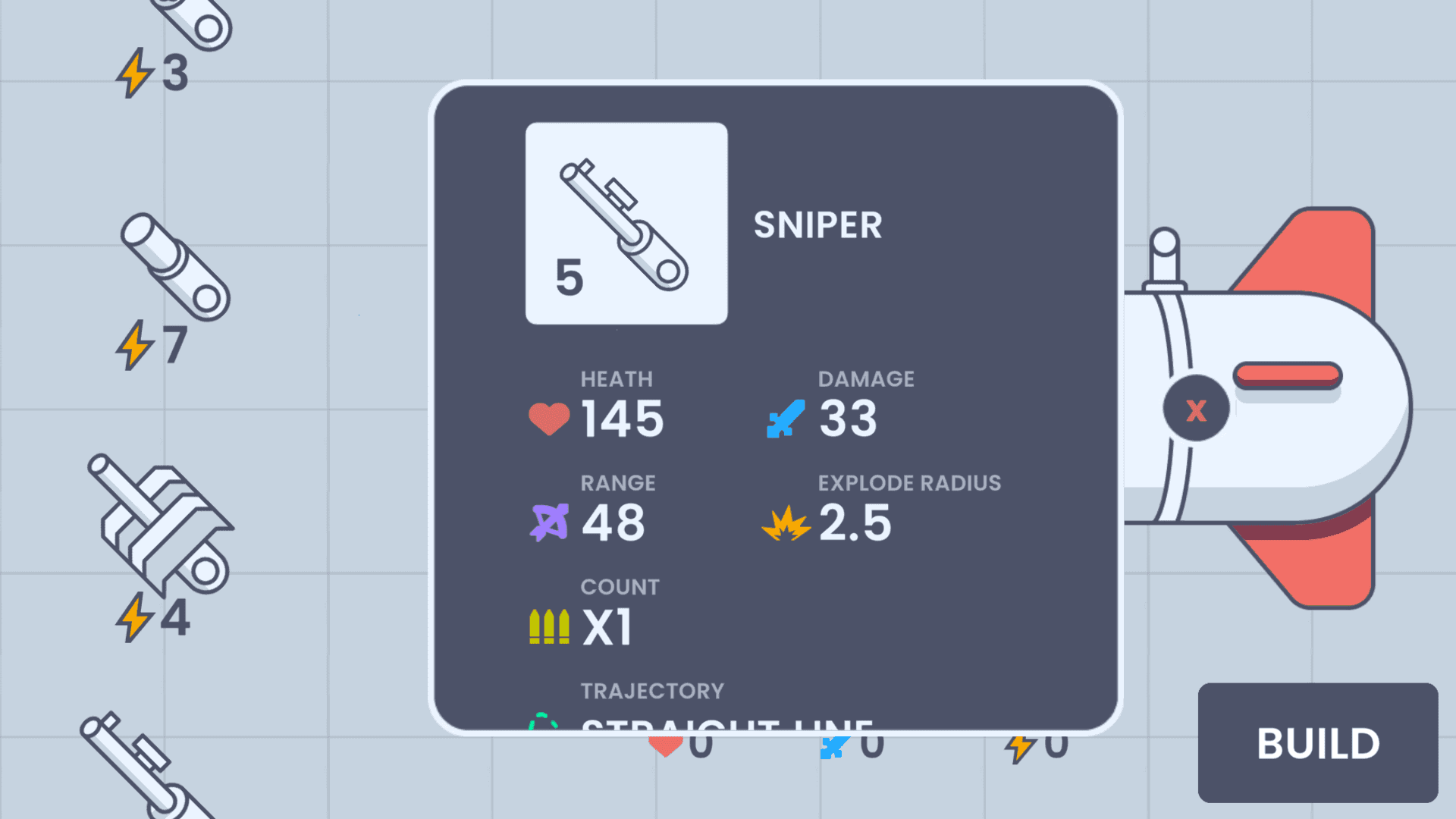Select the Sniper weapon thumbnail icon
The image size is (1456, 819).
coord(626,220)
